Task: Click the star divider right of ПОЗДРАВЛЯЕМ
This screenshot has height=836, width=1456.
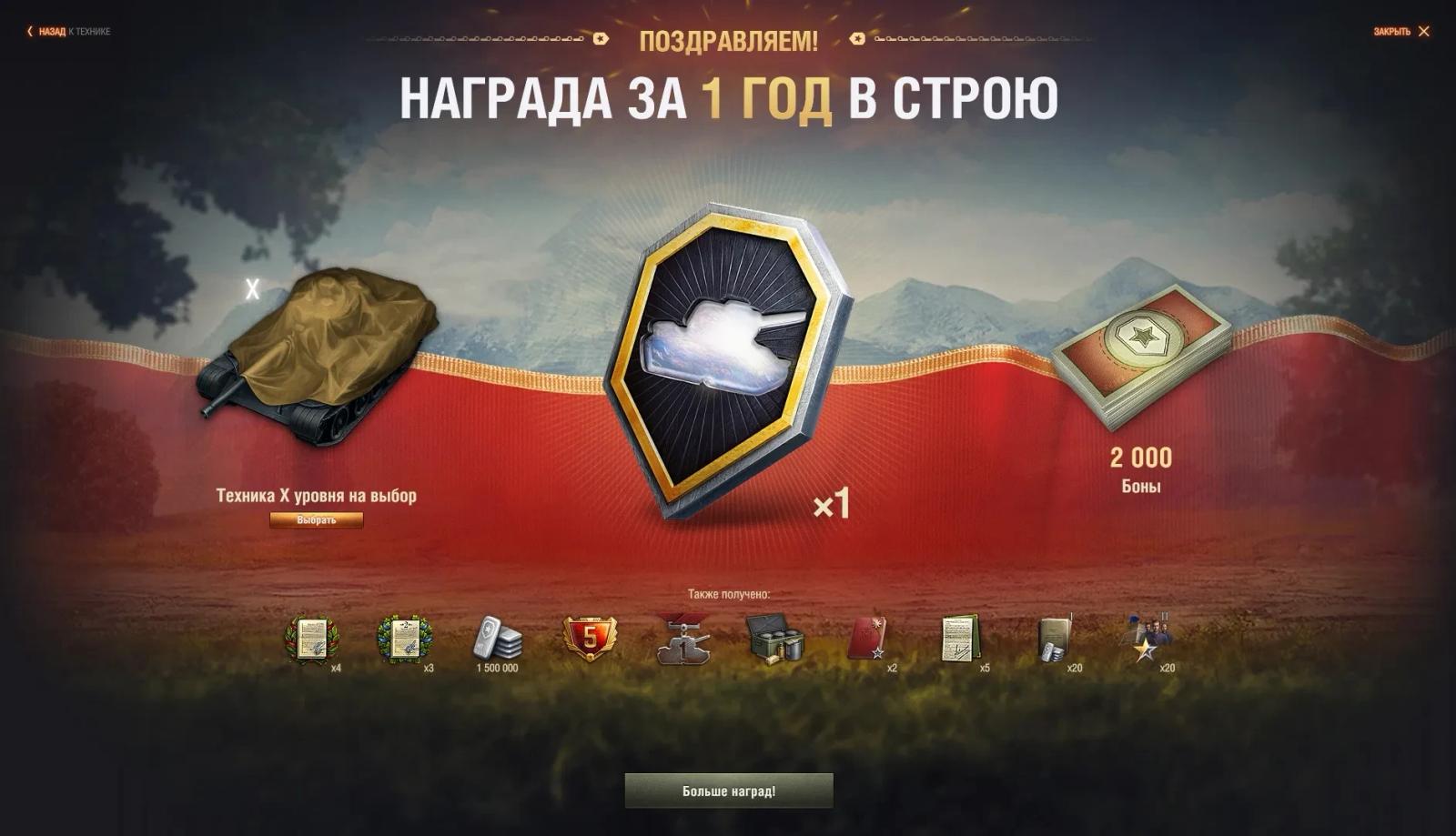Action: point(855,40)
